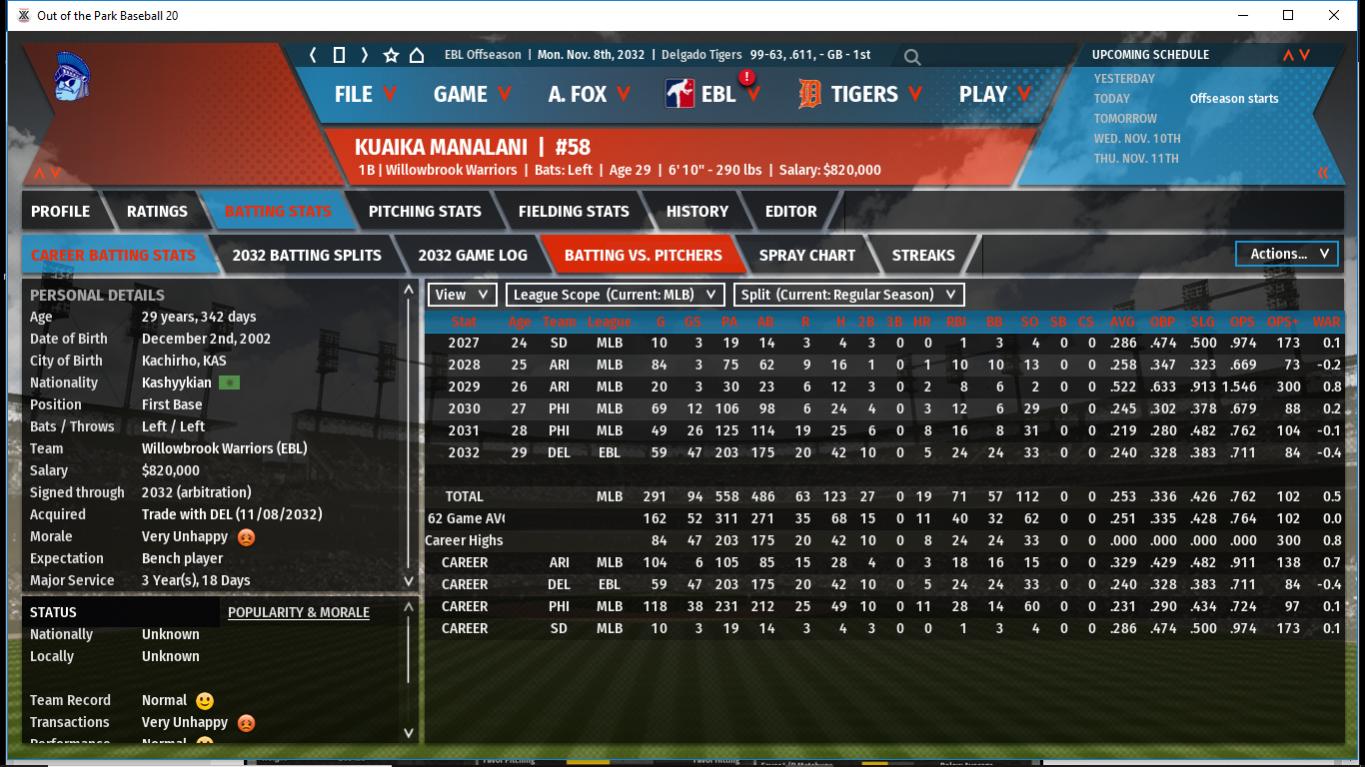Show the FIELDING STATS tab
Screen dimensions: 1365x767
573,211
